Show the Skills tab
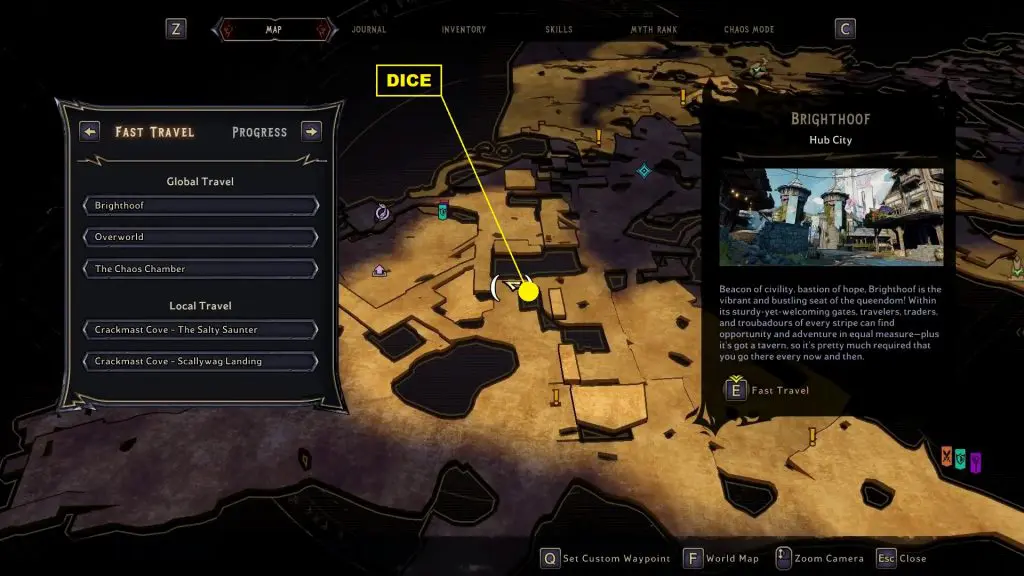This screenshot has width=1024, height=576. tap(559, 30)
